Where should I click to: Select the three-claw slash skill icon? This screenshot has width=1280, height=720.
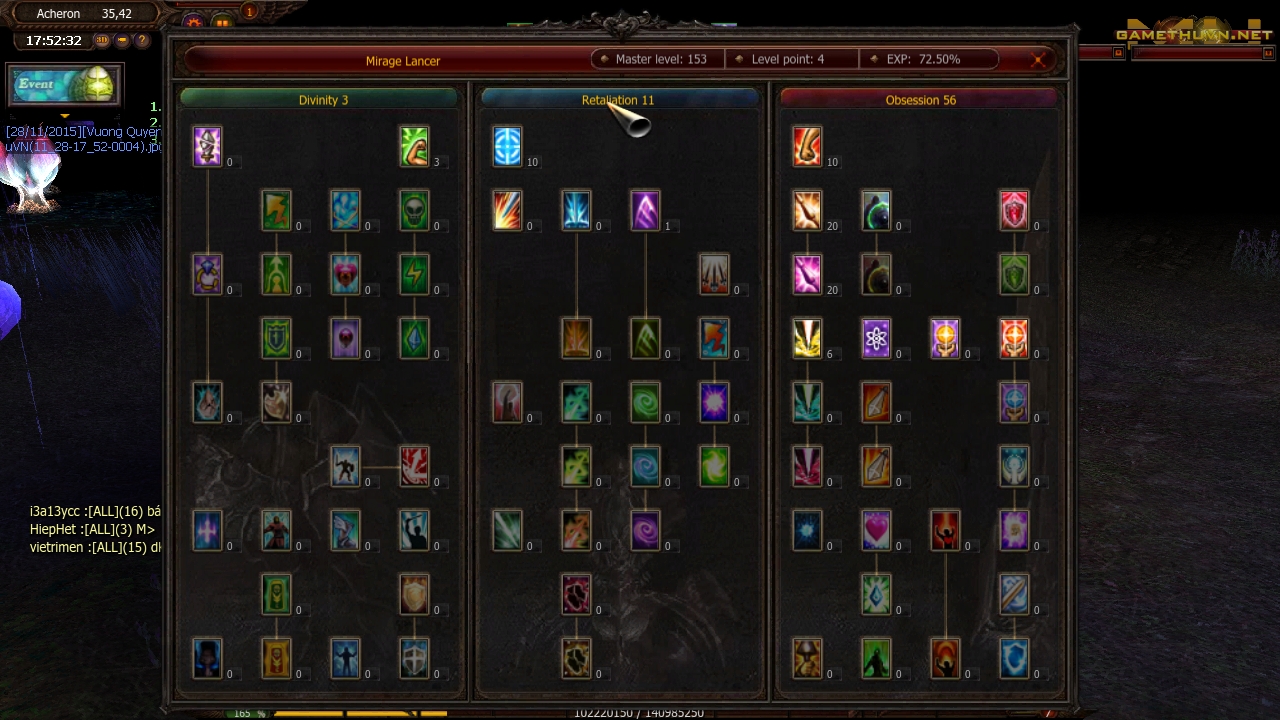pyautogui.click(x=714, y=274)
